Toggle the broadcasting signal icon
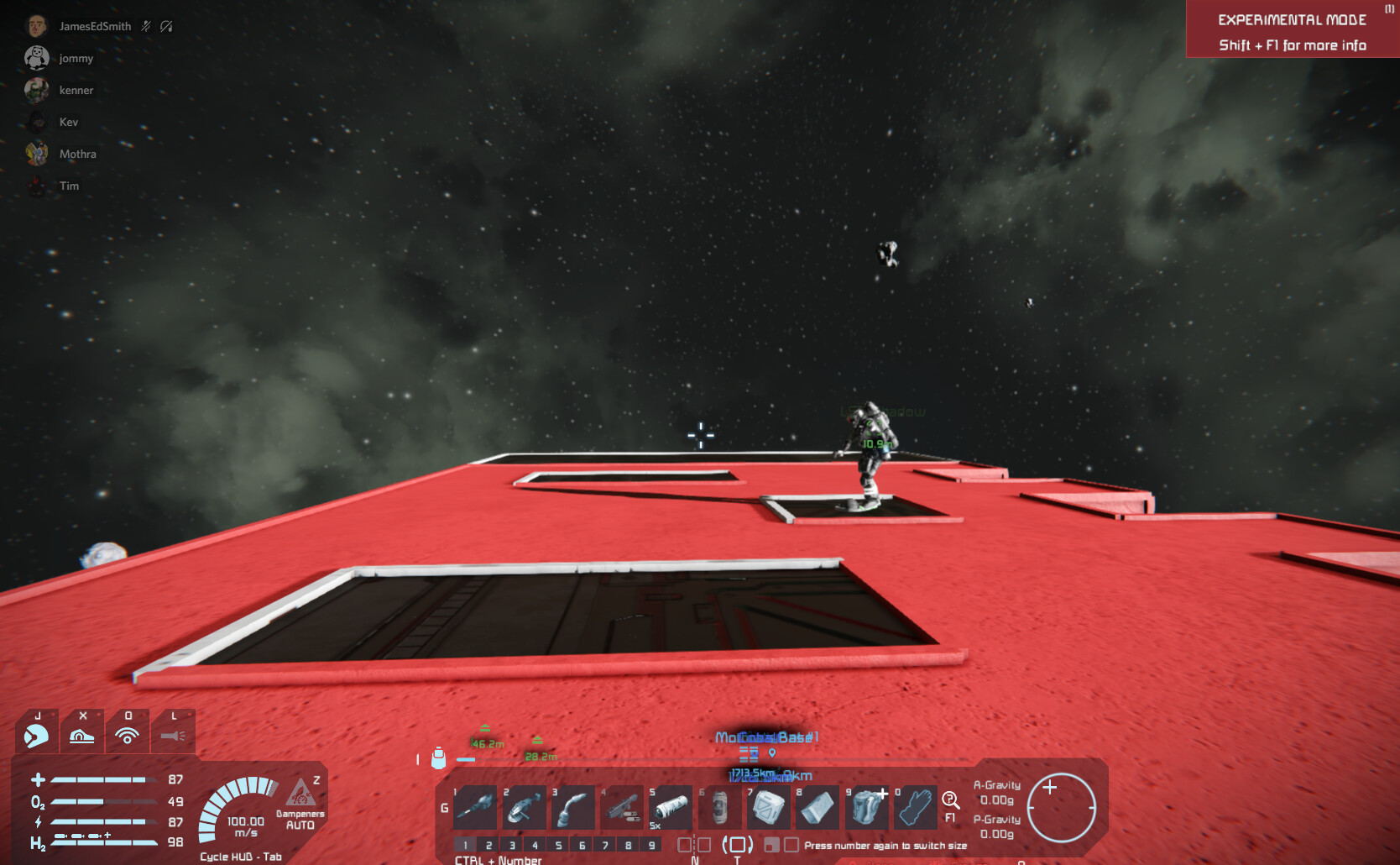Screen dimensions: 1400x865 tap(128, 735)
